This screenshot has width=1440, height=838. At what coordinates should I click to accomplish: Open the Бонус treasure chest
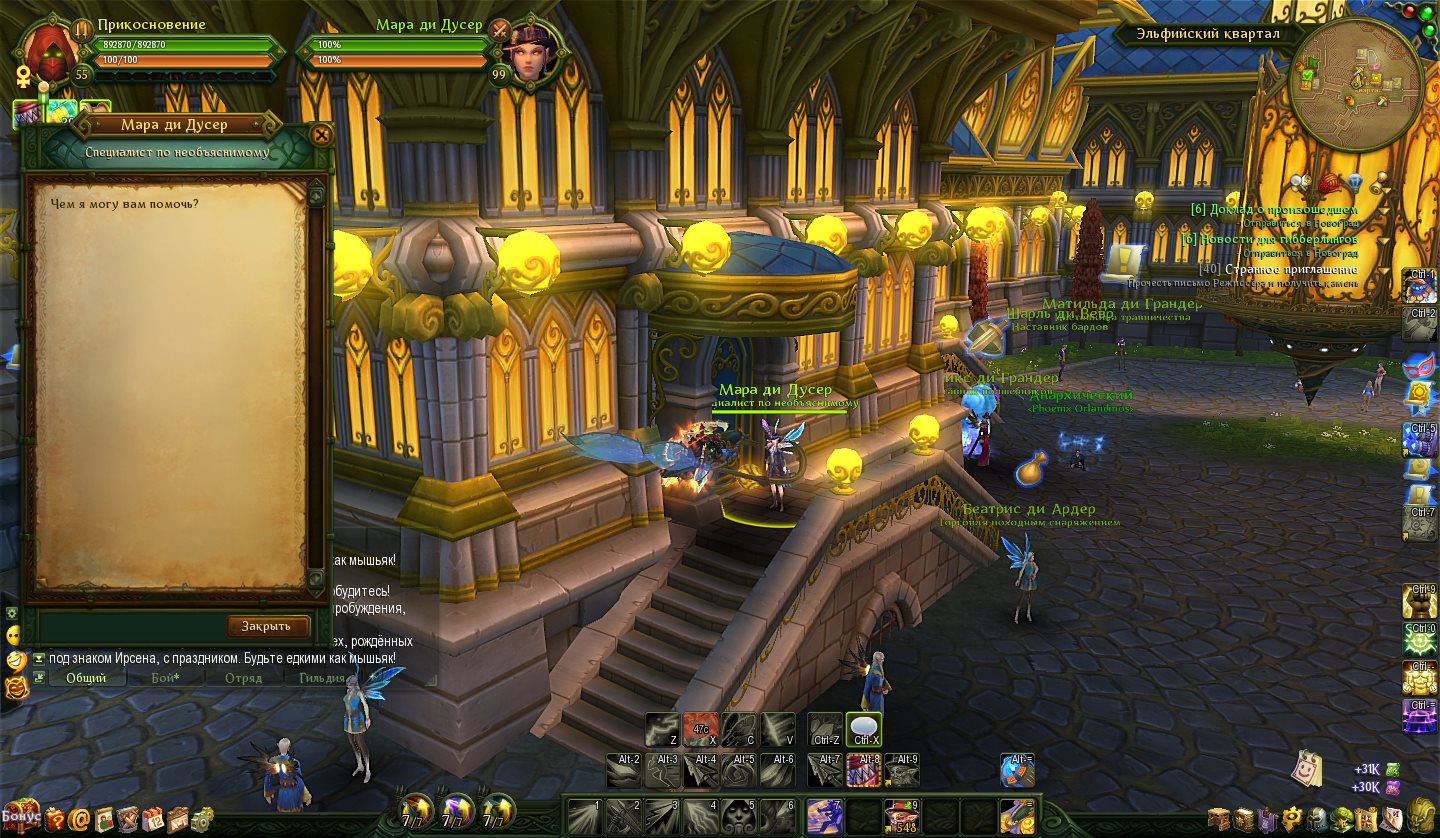pos(19,816)
